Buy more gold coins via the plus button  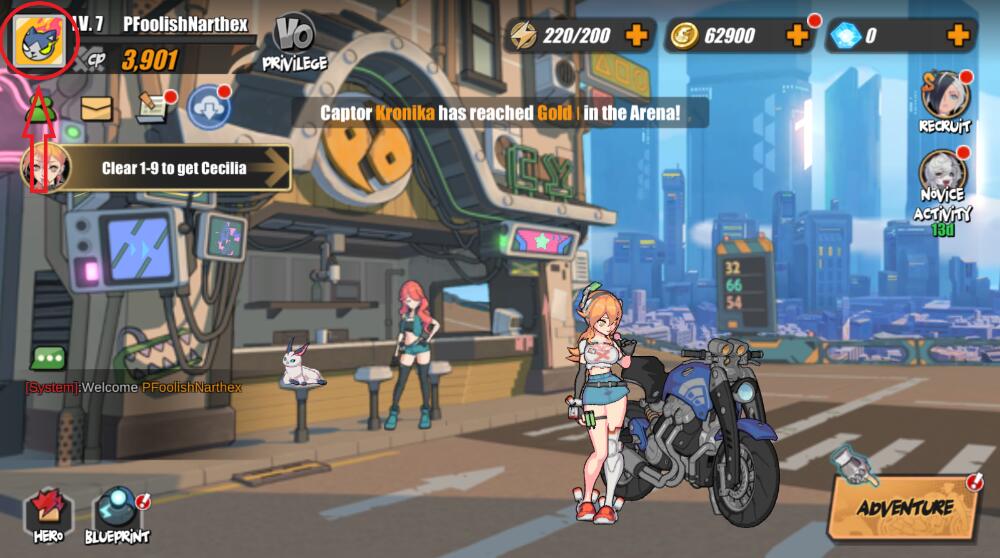(797, 36)
